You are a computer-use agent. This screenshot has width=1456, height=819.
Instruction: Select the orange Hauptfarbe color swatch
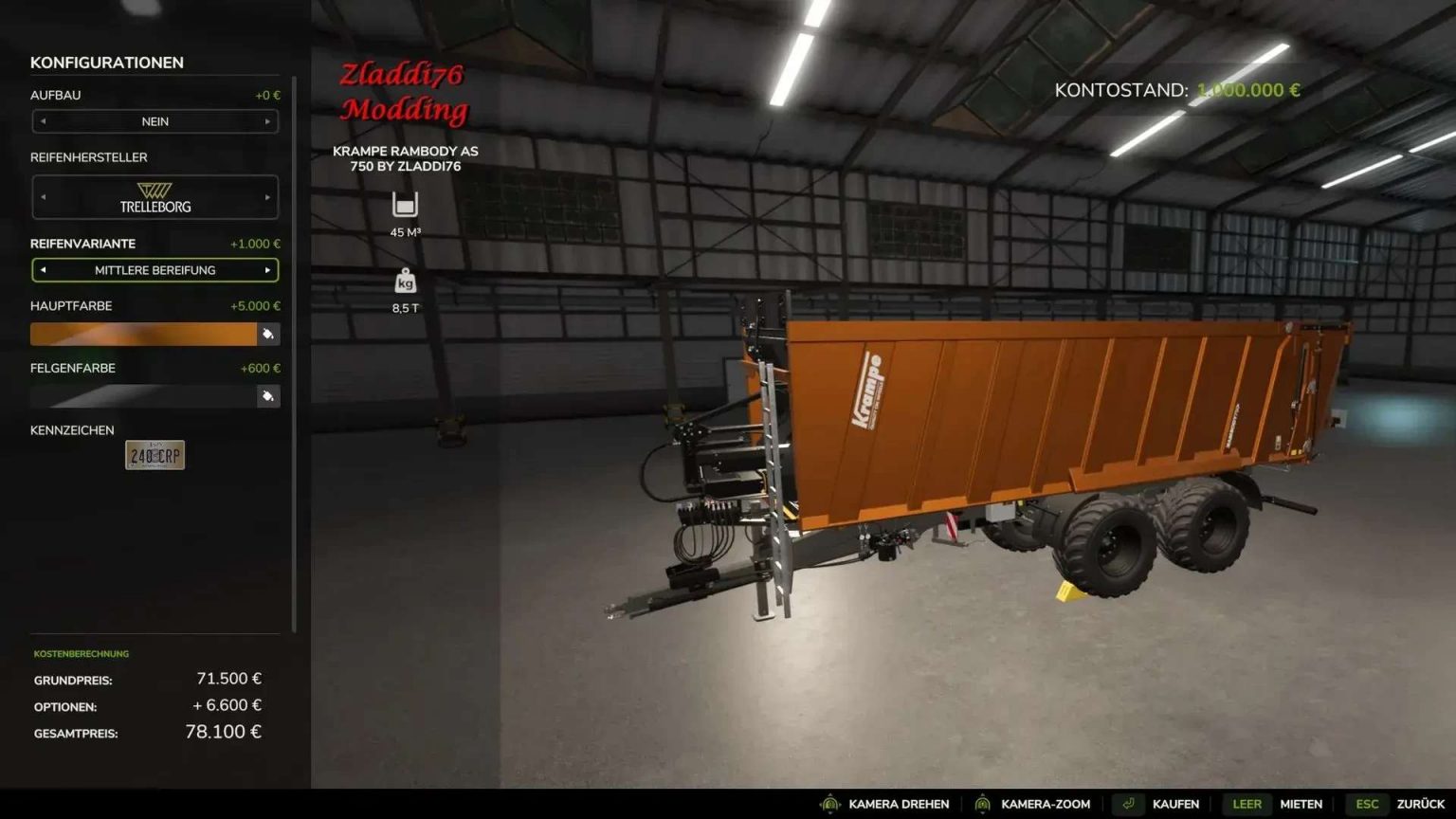(x=142, y=334)
